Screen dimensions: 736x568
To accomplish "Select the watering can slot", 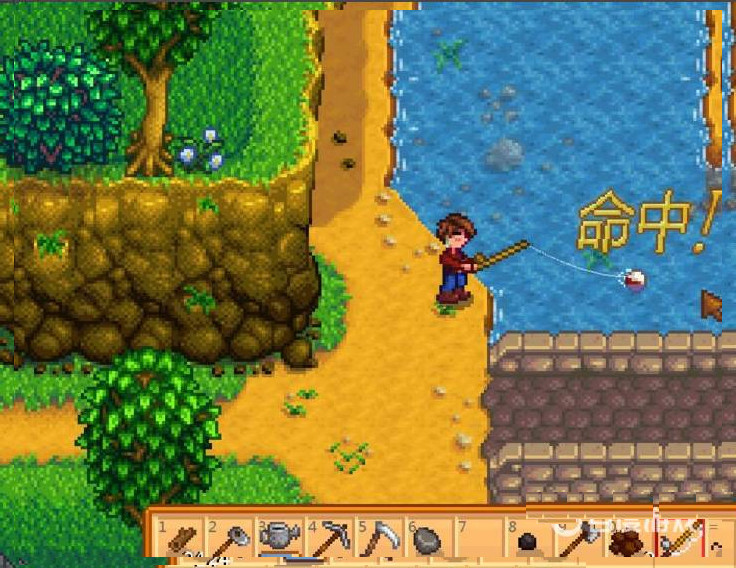I will (x=279, y=539).
